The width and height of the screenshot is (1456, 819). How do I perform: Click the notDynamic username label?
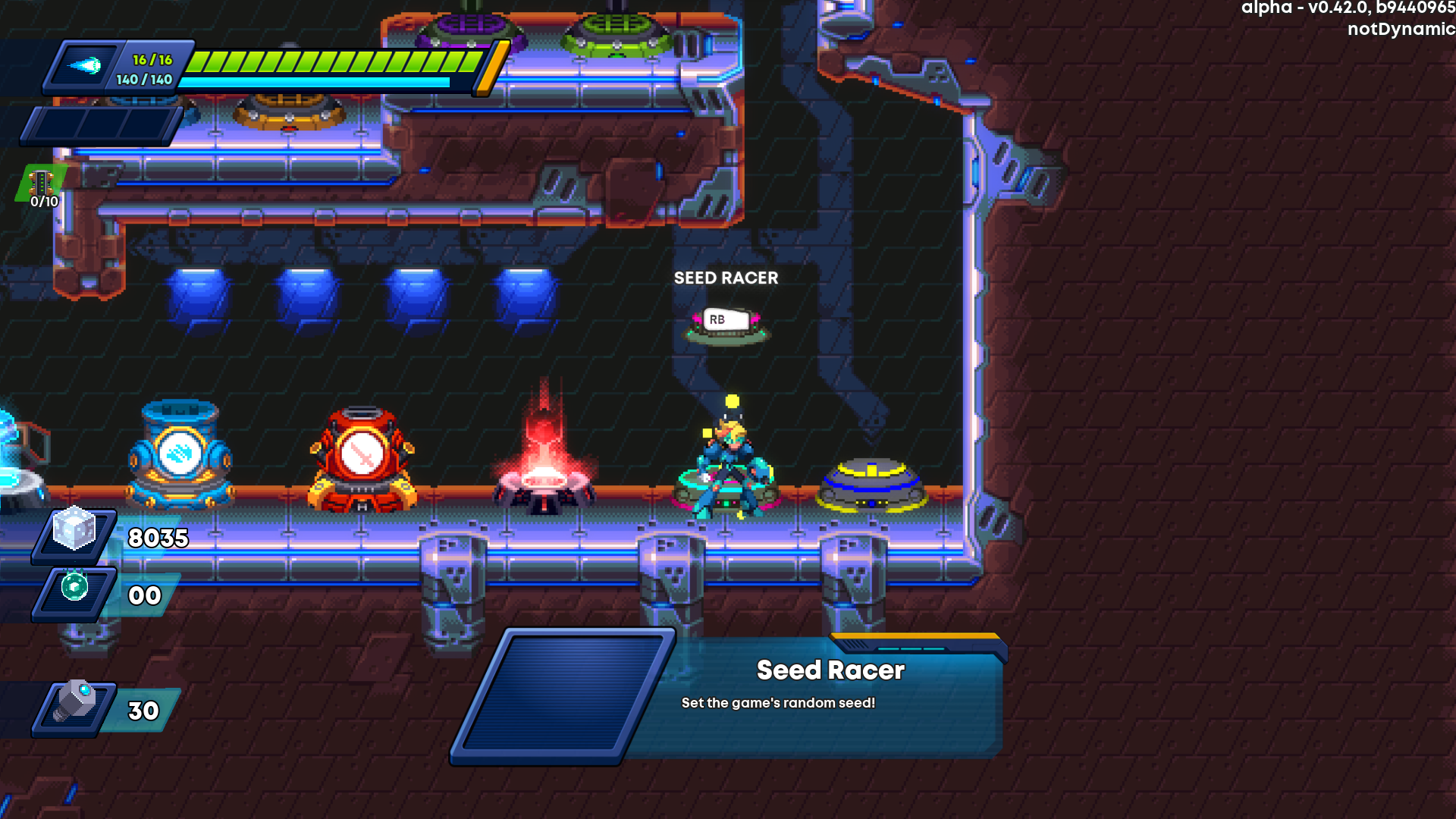coord(1399,30)
